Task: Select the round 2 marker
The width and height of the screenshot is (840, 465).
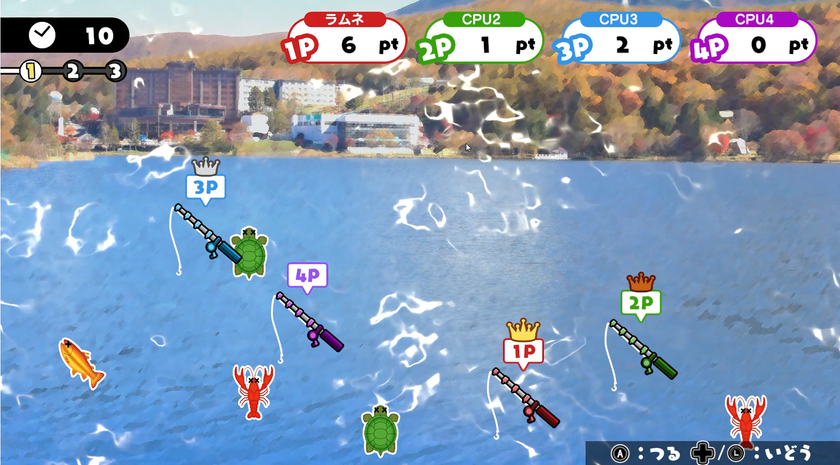Action: (x=73, y=70)
